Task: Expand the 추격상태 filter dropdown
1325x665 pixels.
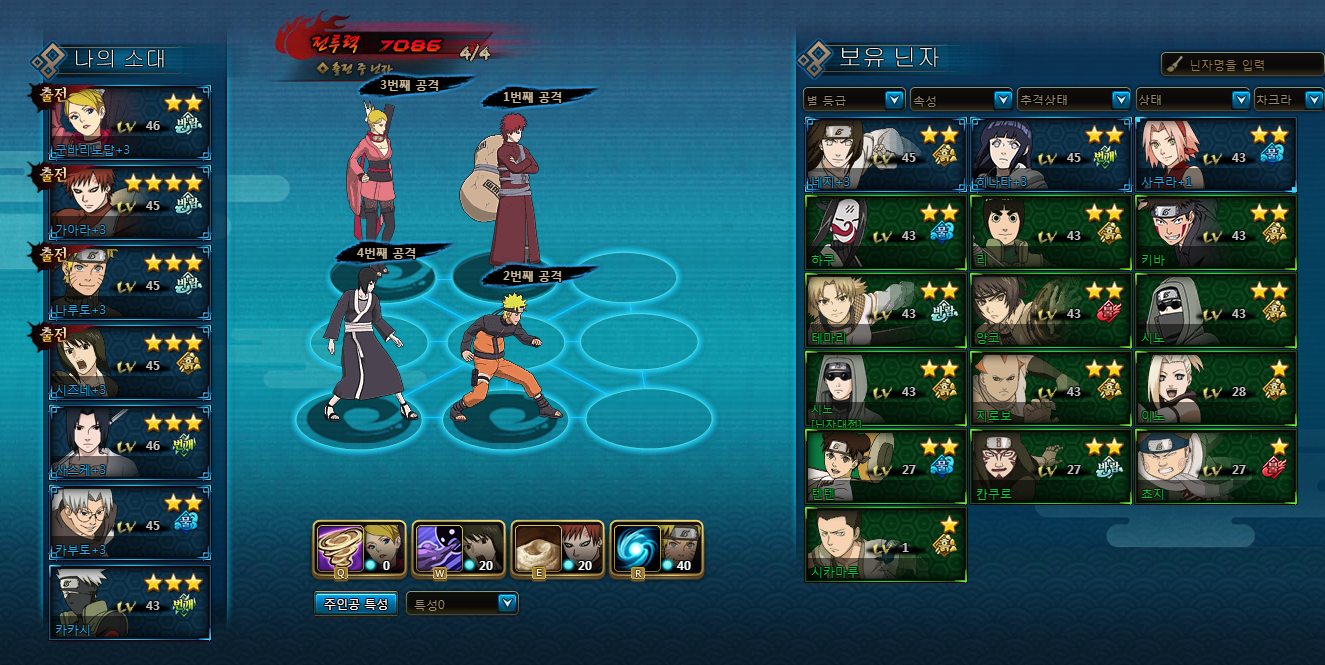Action: pos(1073,100)
